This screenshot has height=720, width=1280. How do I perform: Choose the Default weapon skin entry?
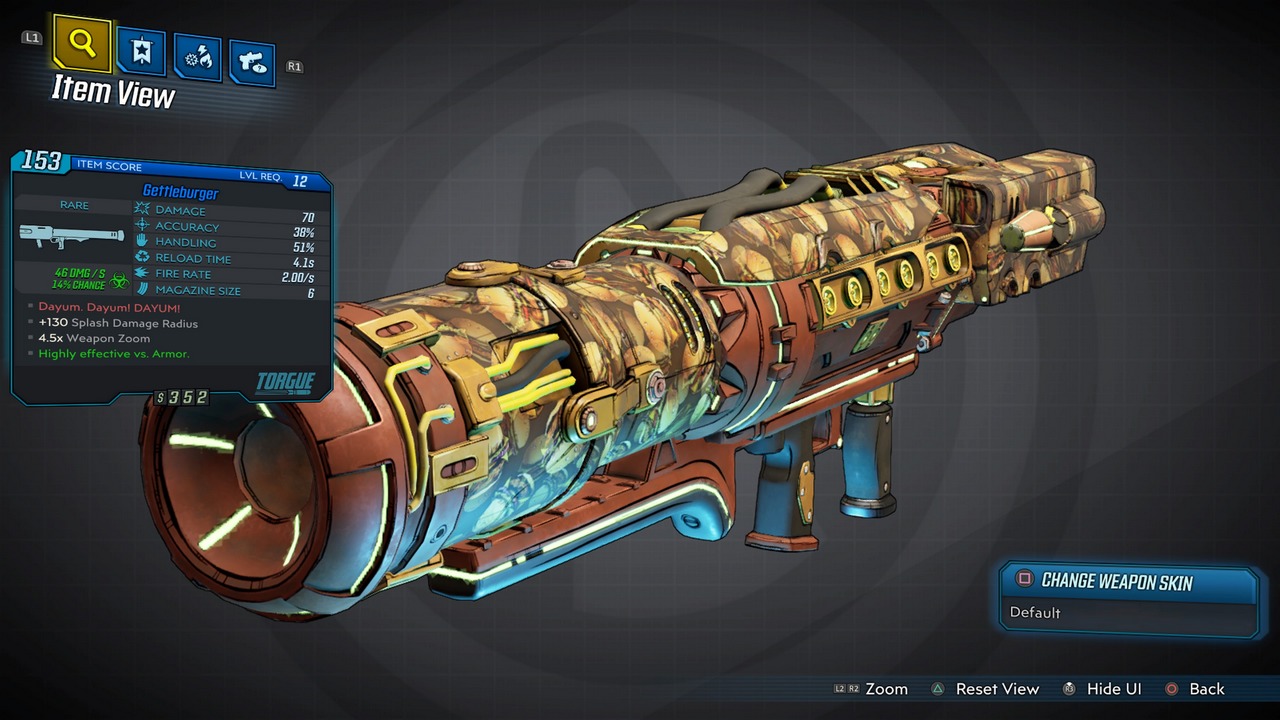click(x=1035, y=612)
